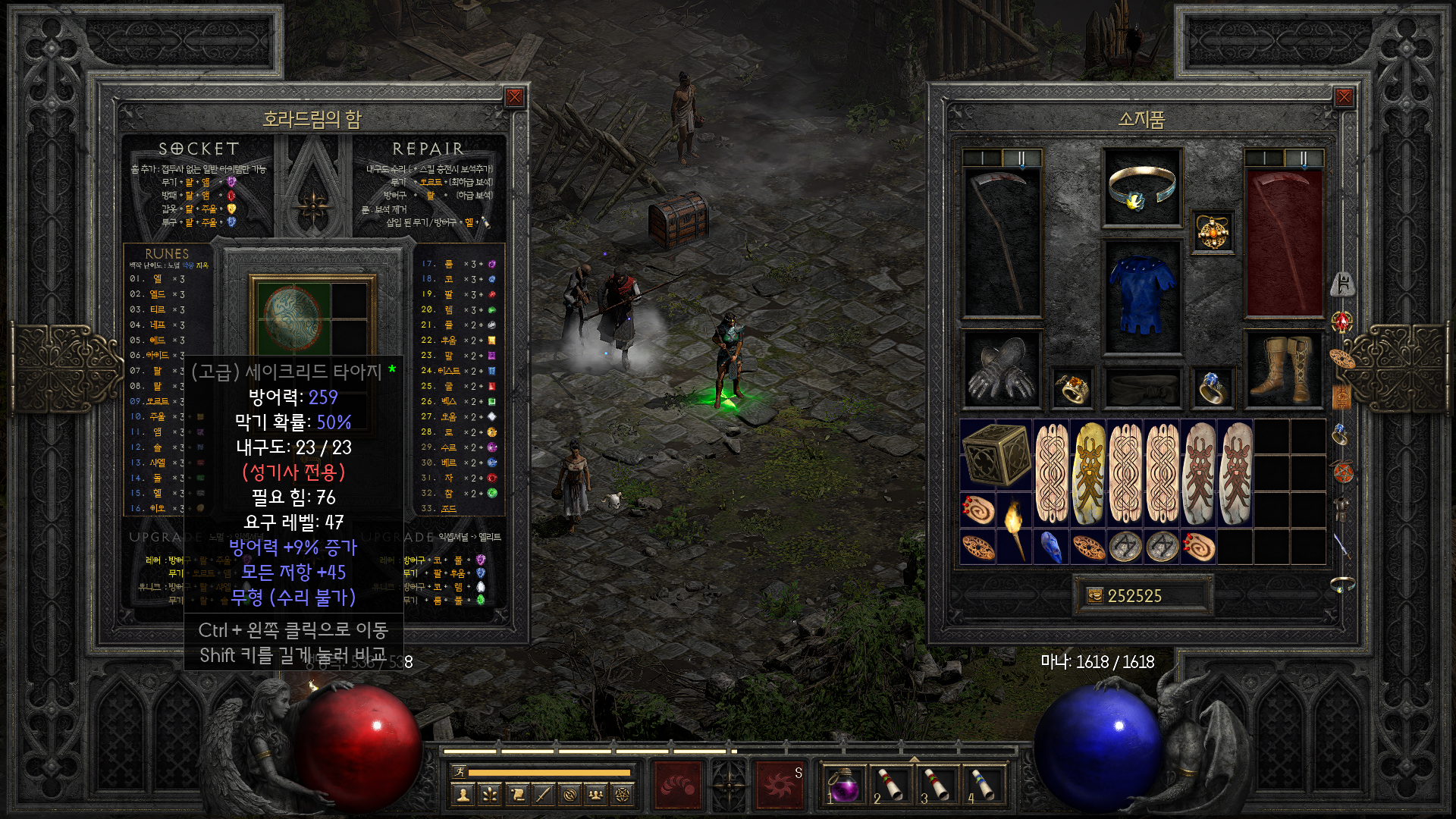Toggle the run/walk button
Viewport: 1456px width, 819px height.
458,772
